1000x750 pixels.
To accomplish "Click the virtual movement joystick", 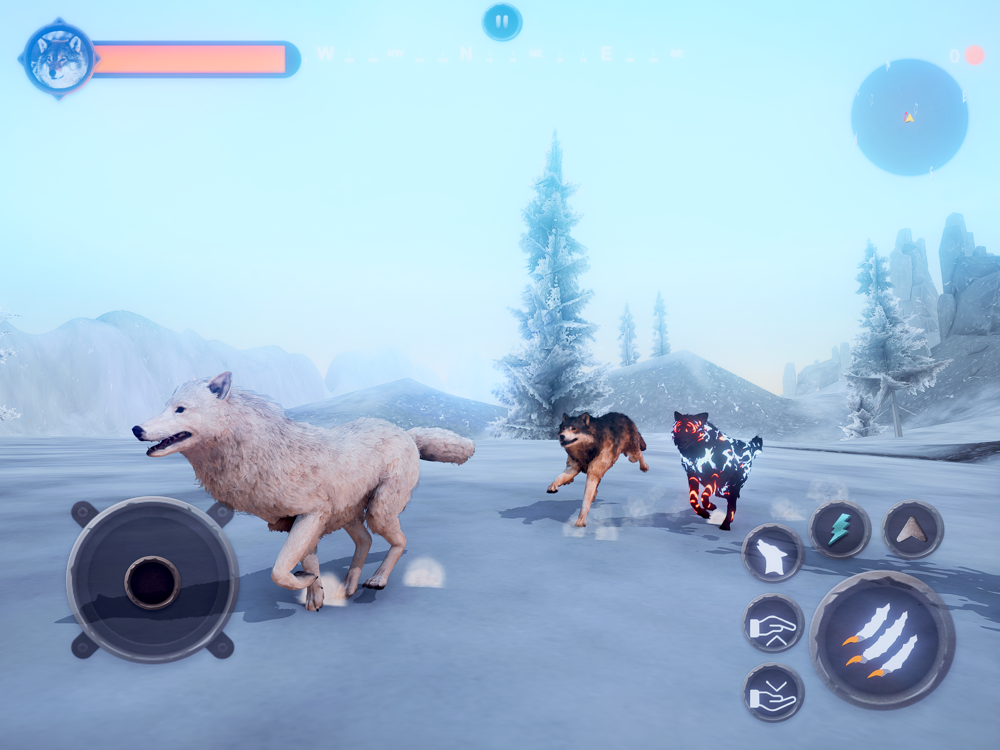I will click(x=152, y=580).
